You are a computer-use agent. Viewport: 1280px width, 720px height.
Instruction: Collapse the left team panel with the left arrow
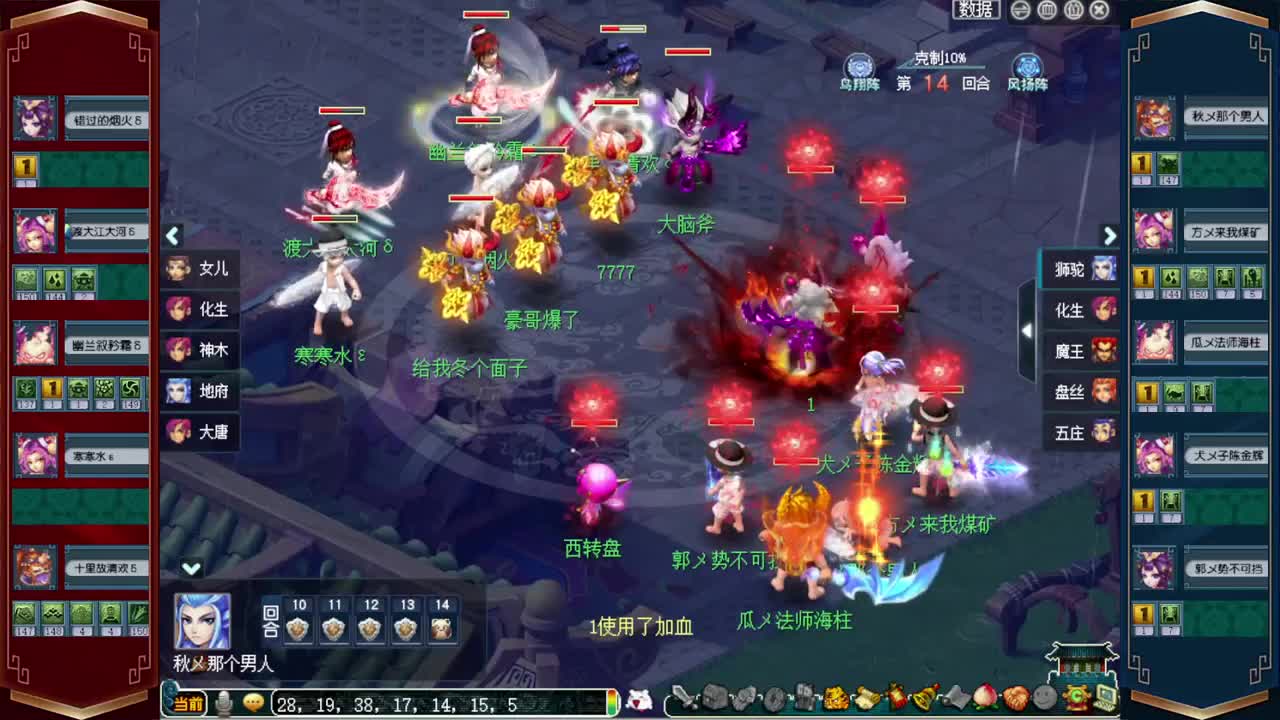pyautogui.click(x=172, y=237)
